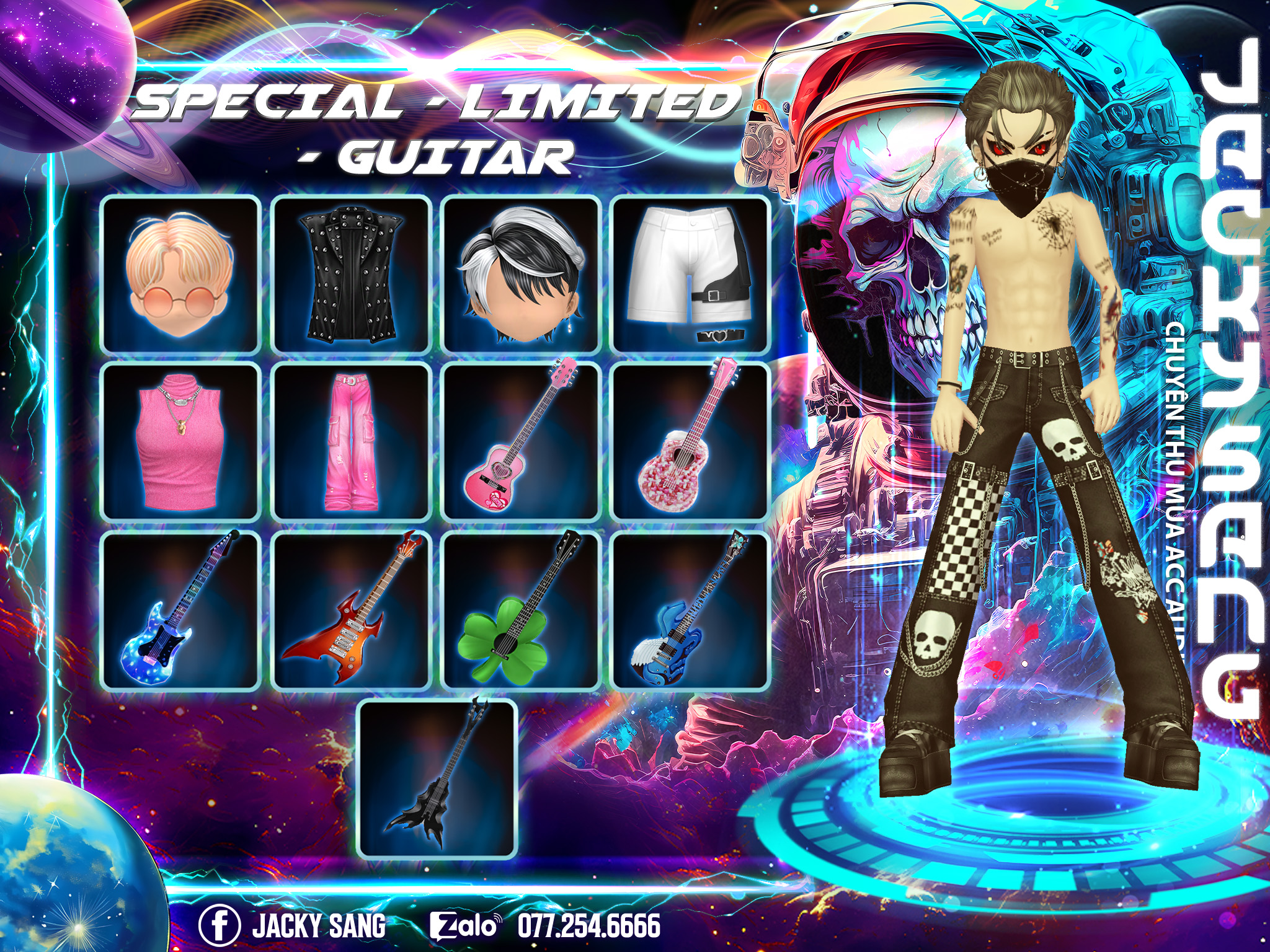Viewport: 1270px width, 952px height.
Task: Click the Zalo logo
Action: tap(465, 926)
